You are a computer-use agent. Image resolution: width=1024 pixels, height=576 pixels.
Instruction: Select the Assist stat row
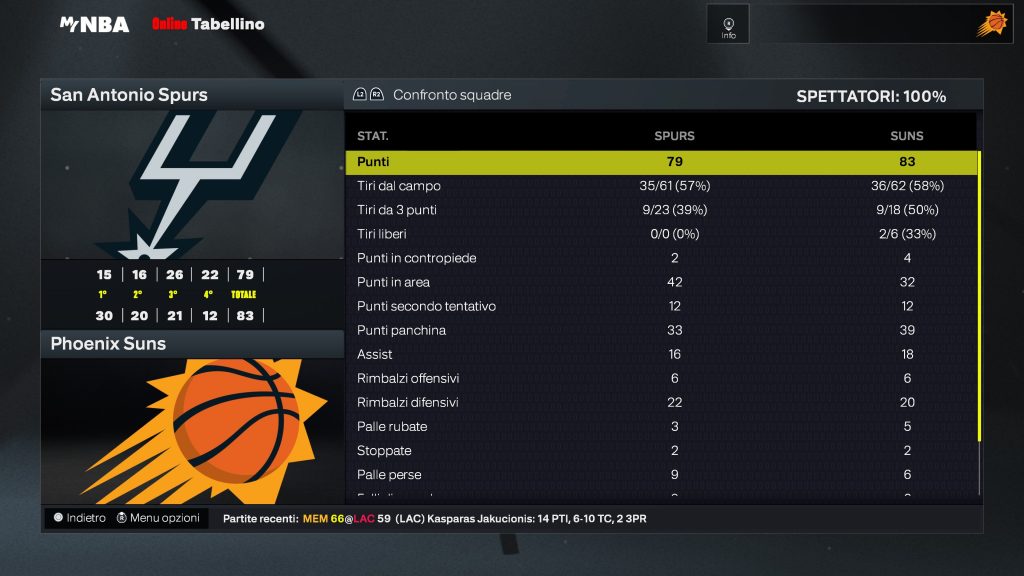click(660, 354)
